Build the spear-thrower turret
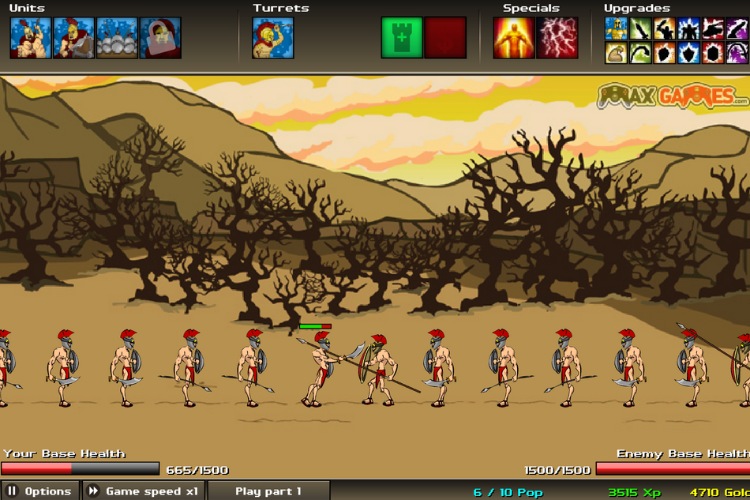 coord(273,38)
